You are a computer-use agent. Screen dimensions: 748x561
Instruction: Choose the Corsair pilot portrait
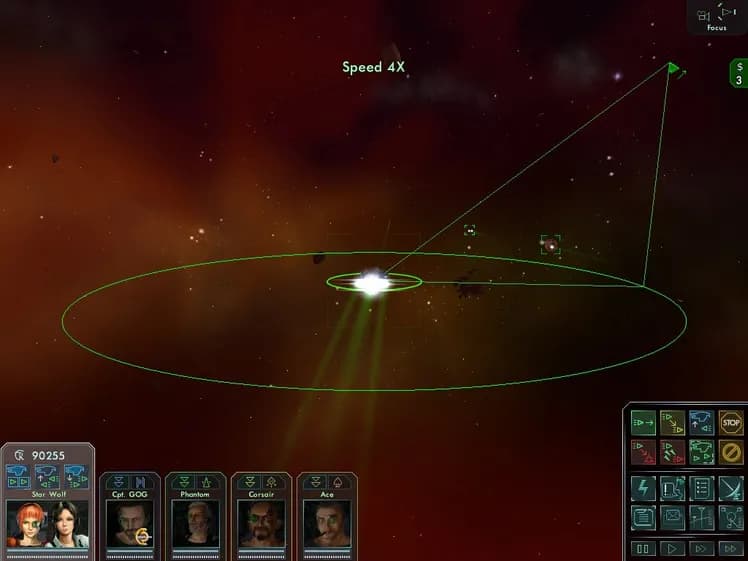(x=261, y=522)
